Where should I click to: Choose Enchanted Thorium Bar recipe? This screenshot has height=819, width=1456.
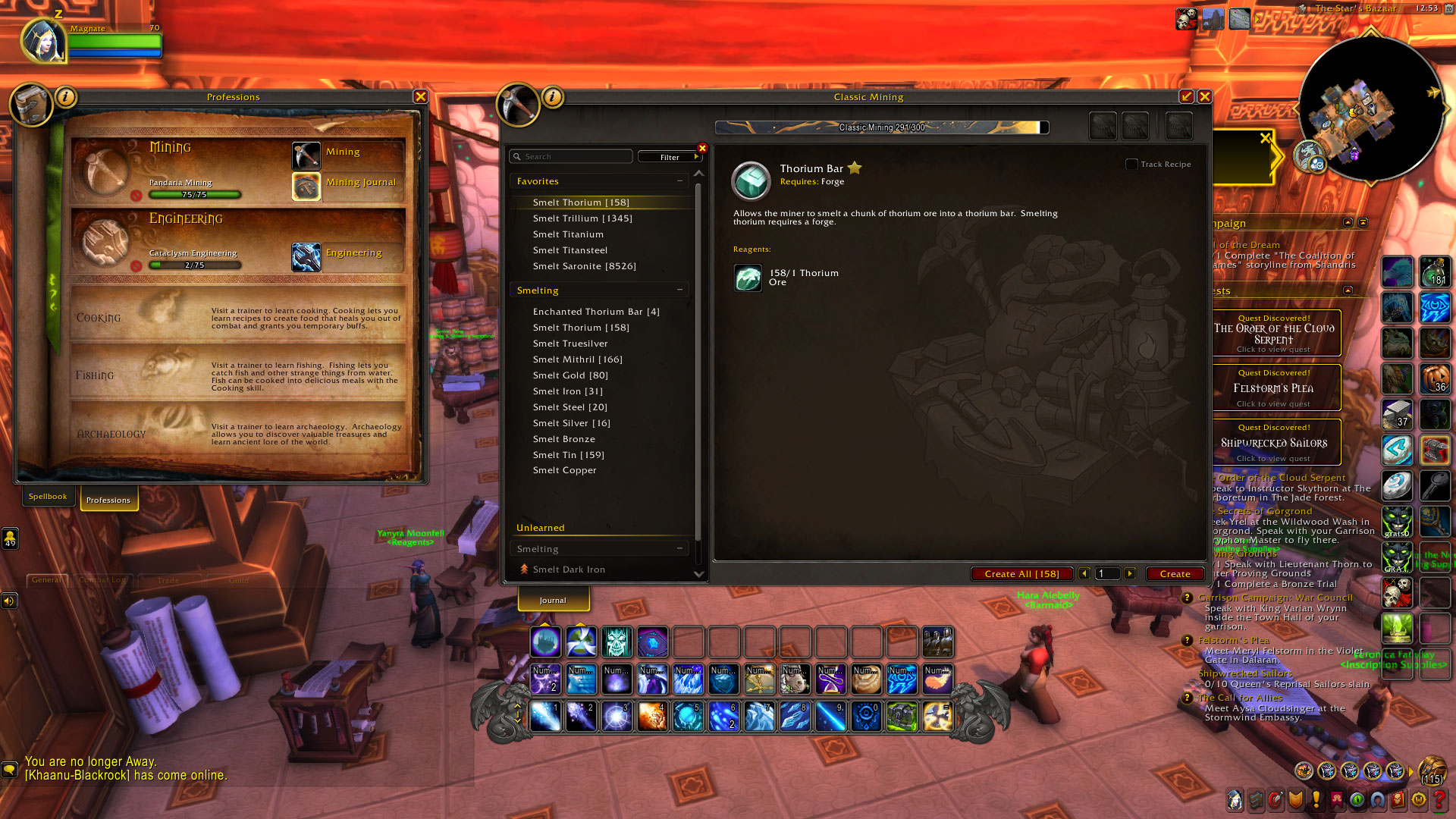[596, 312]
